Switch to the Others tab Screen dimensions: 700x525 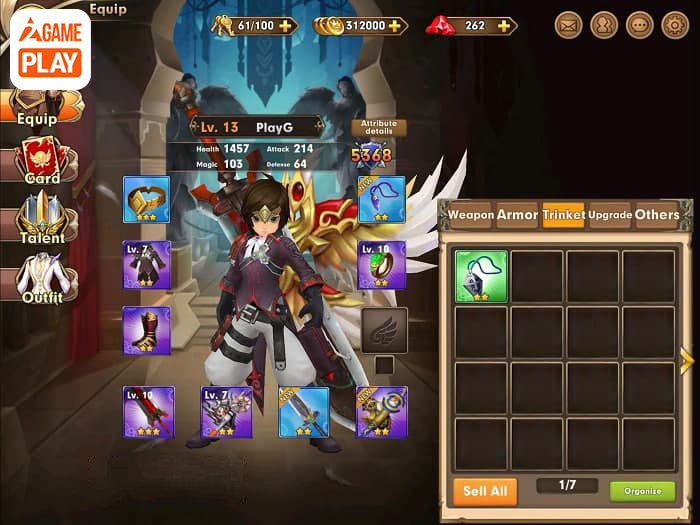(657, 215)
